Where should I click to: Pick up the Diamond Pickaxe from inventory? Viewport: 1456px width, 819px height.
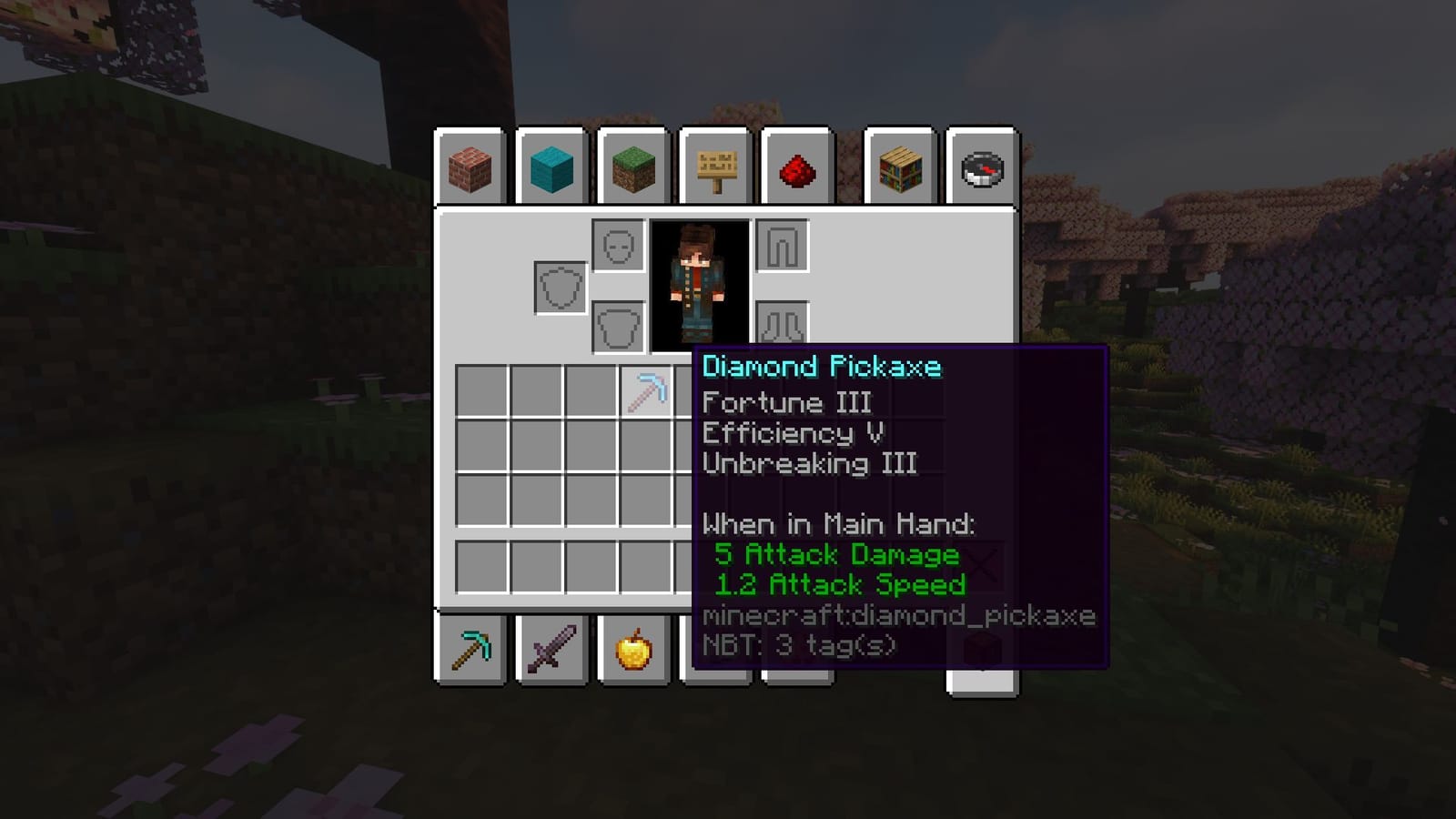(647, 393)
